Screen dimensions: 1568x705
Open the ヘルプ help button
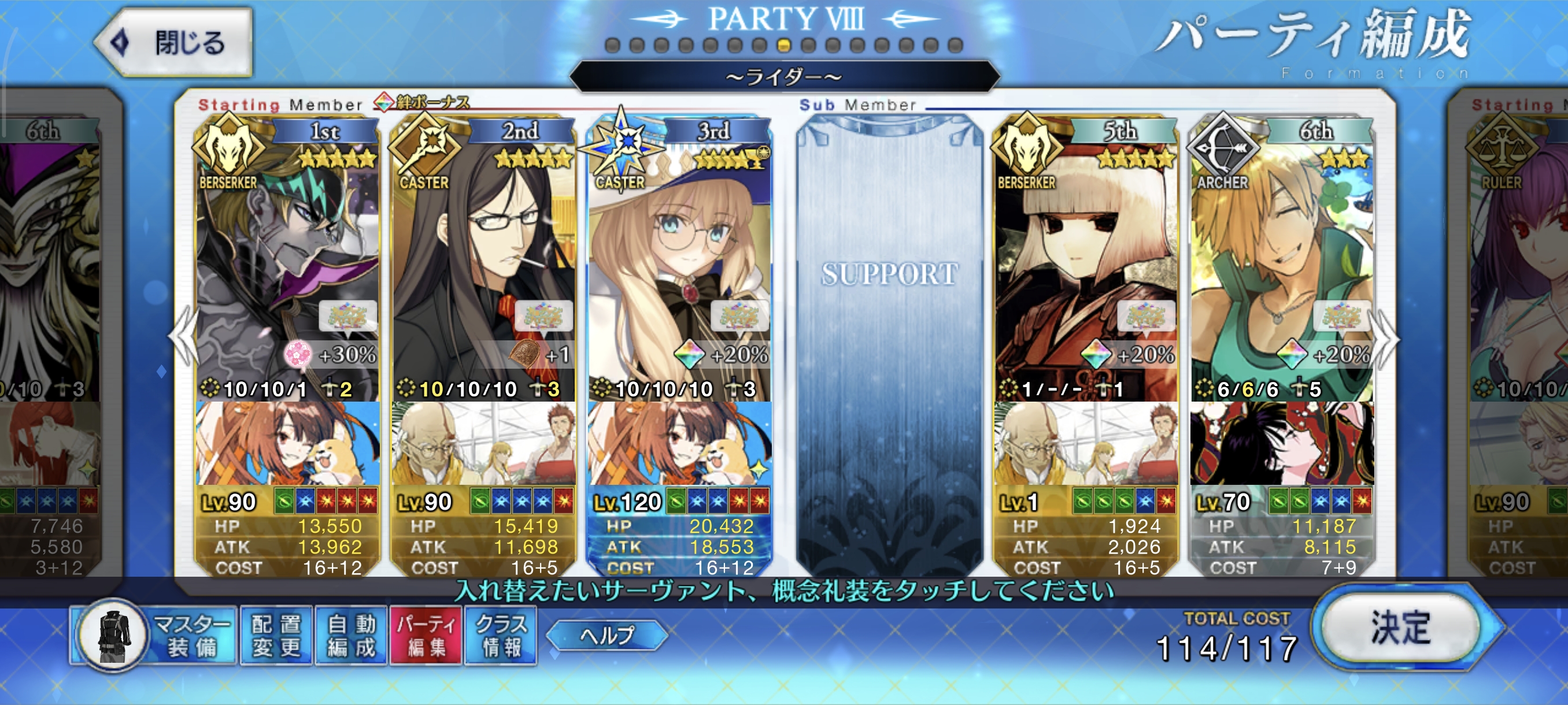(607, 635)
